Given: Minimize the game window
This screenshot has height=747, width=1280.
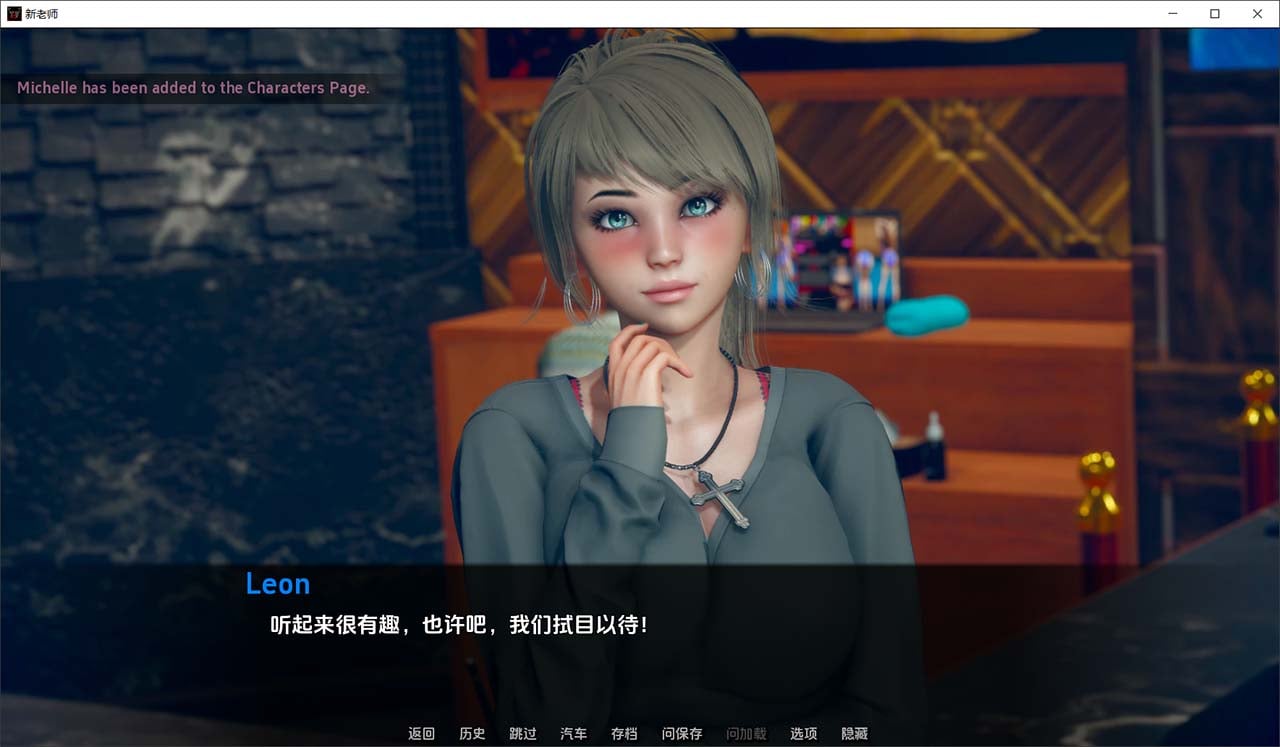Looking at the screenshot, I should 1171,13.
